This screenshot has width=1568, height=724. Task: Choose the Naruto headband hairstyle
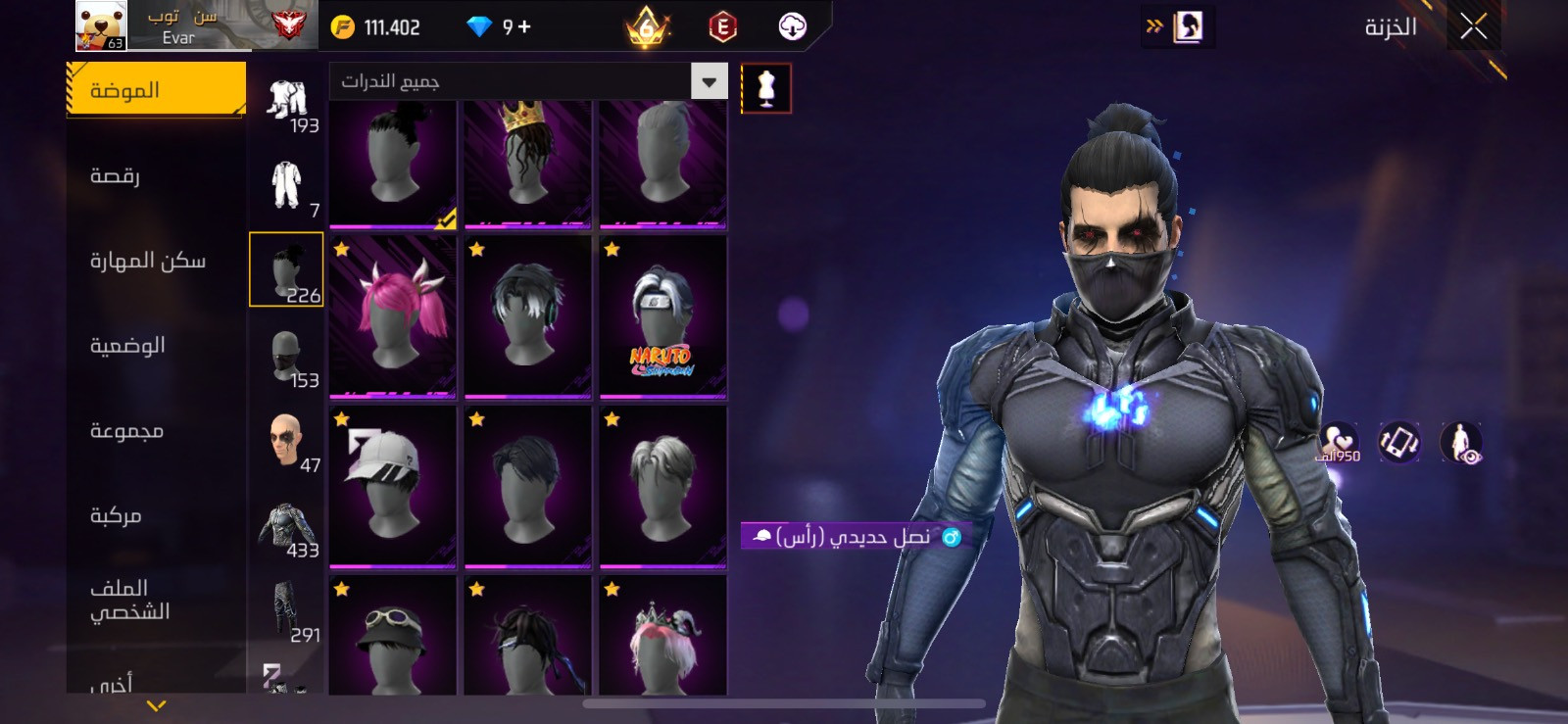pos(663,316)
